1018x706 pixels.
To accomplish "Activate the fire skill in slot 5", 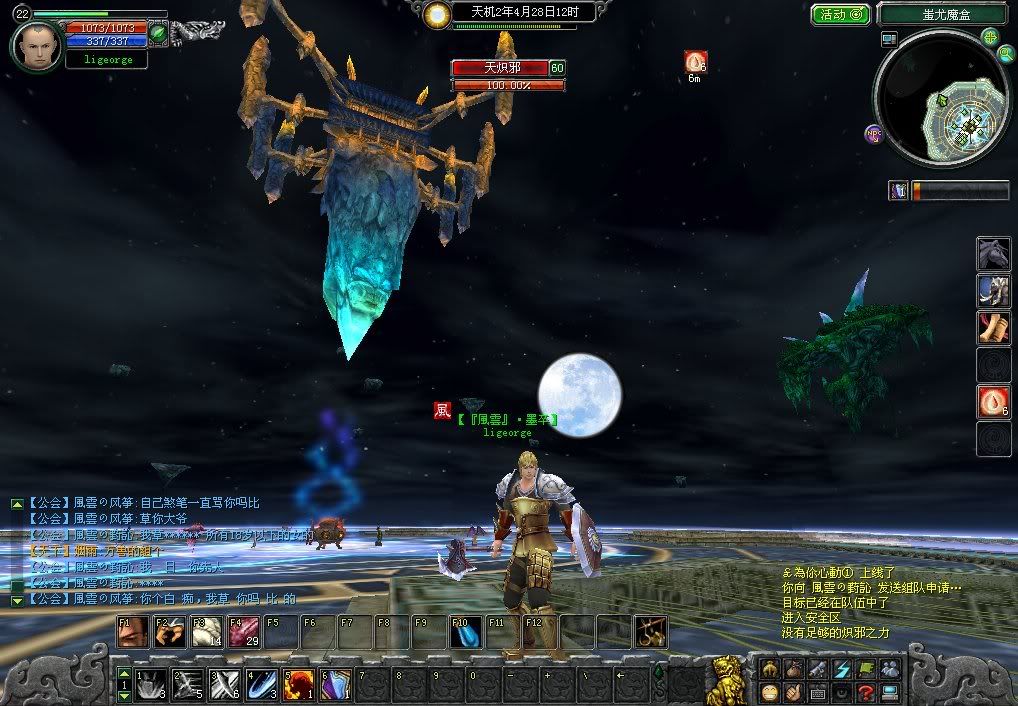I will pos(298,683).
